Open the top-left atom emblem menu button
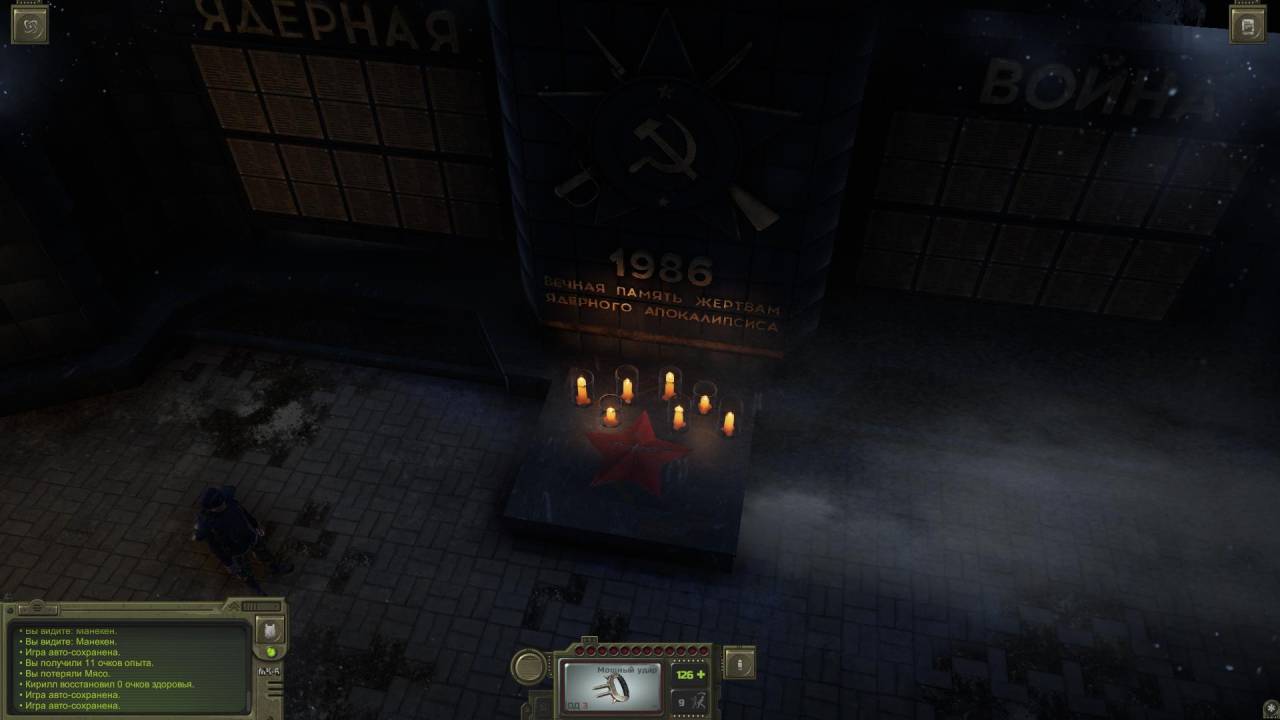The height and width of the screenshot is (720, 1280). 29,26
